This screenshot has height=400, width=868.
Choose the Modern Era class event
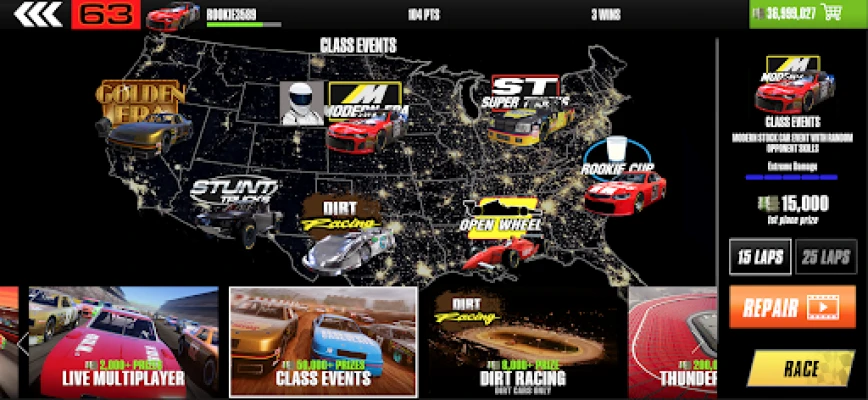[x=364, y=115]
